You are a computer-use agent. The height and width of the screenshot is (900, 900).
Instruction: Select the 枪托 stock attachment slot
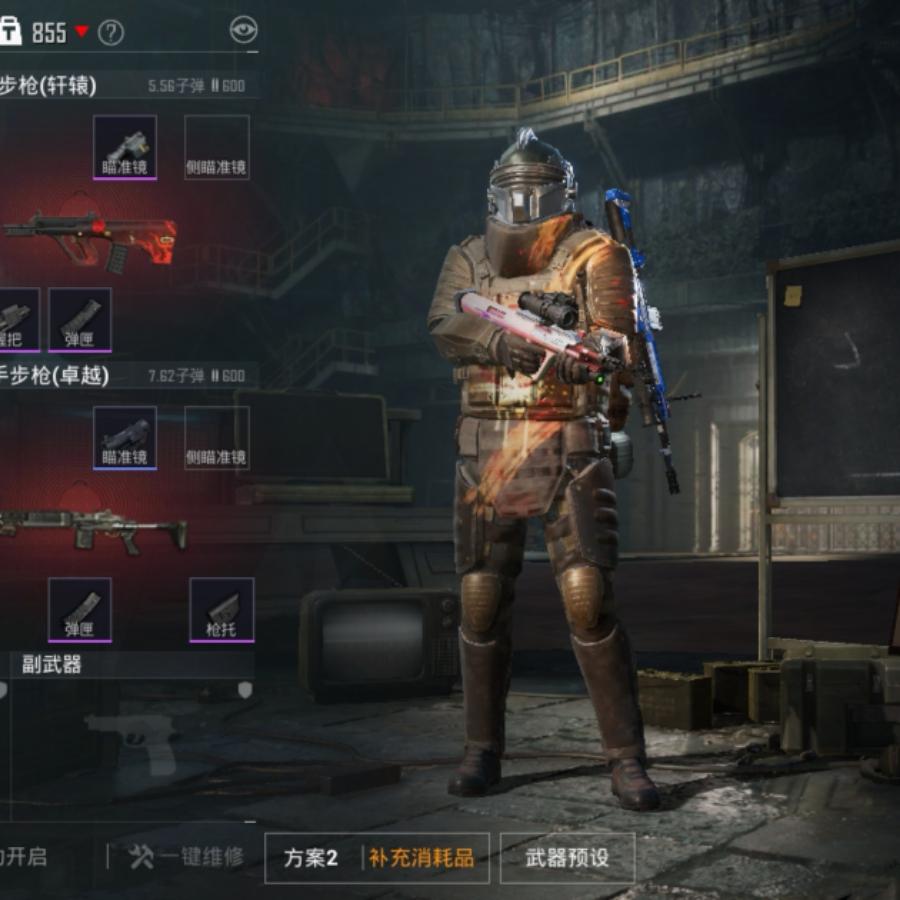tap(222, 609)
